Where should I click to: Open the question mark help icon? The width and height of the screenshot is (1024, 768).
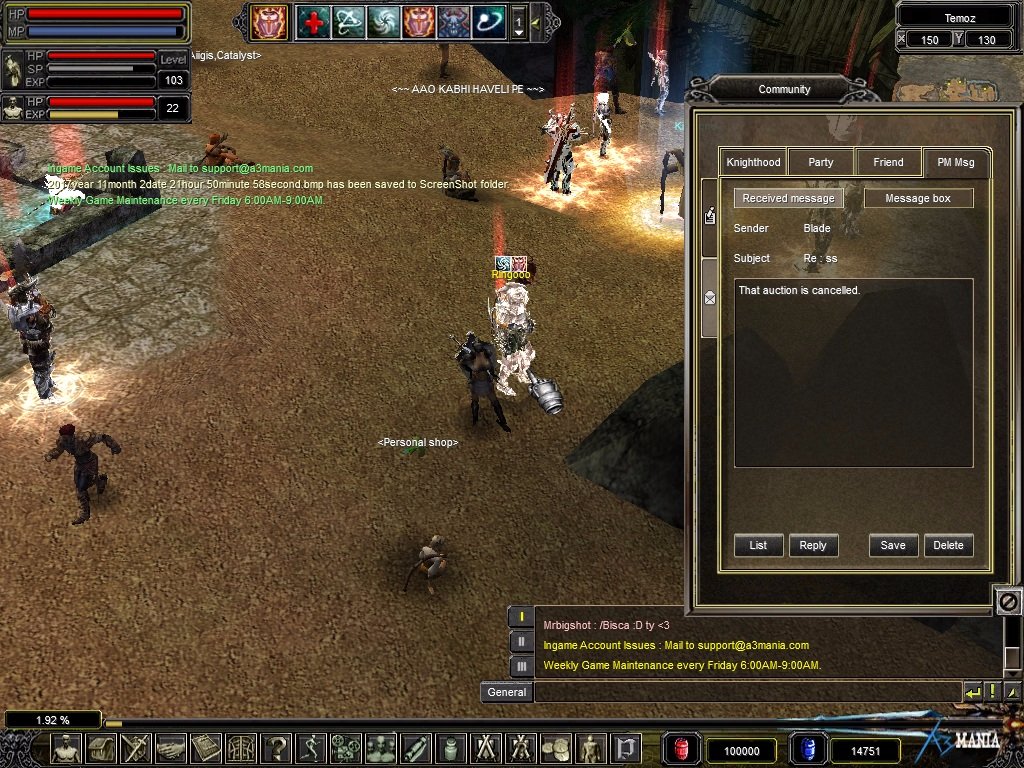276,748
